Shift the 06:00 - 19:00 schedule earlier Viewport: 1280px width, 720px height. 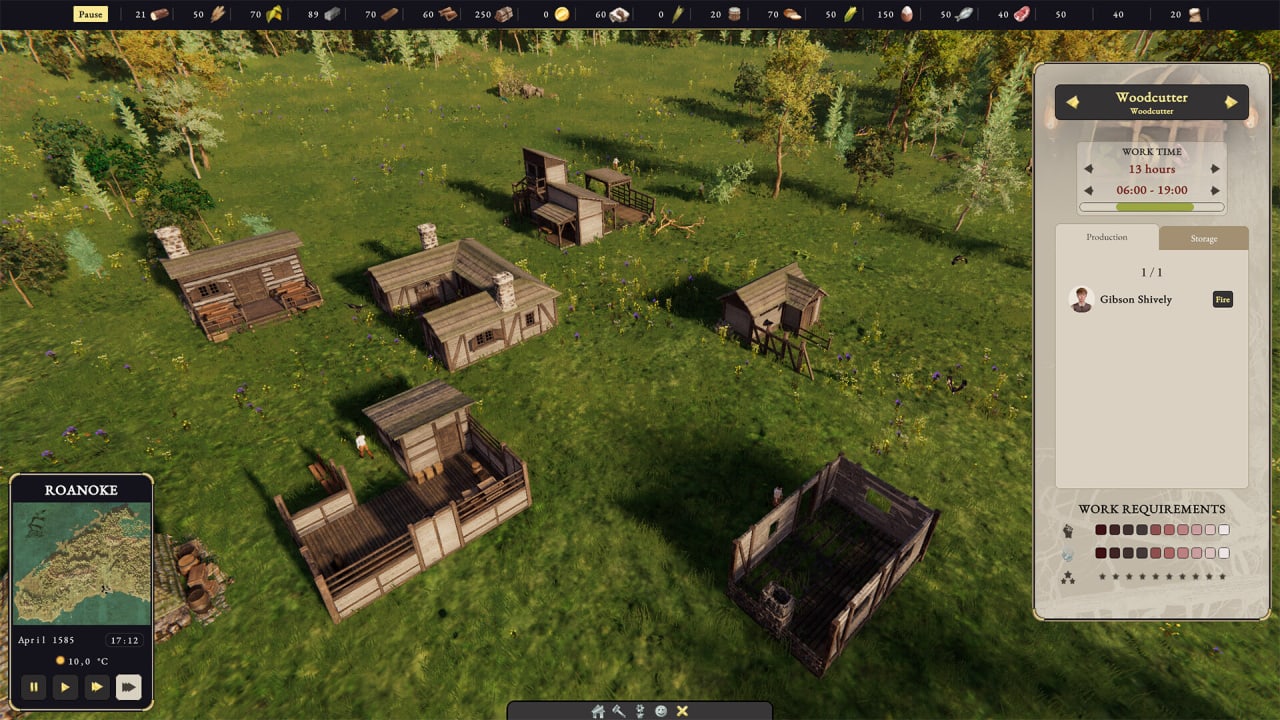point(1089,190)
